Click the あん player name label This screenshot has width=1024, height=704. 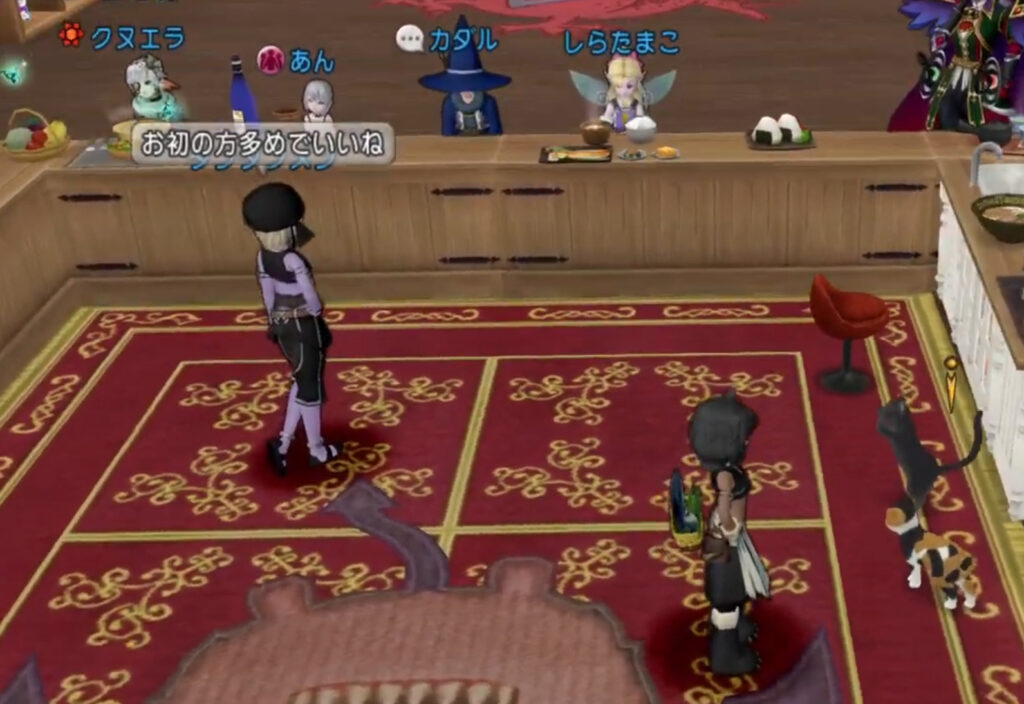311,61
